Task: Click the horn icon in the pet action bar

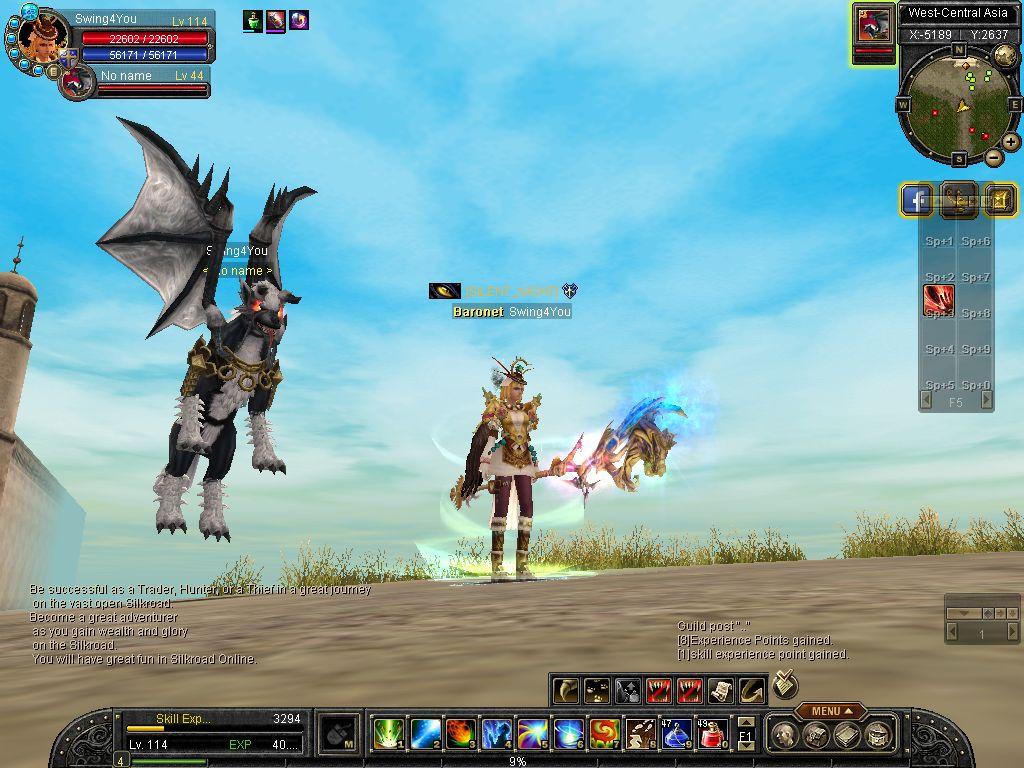Action: coord(566,690)
